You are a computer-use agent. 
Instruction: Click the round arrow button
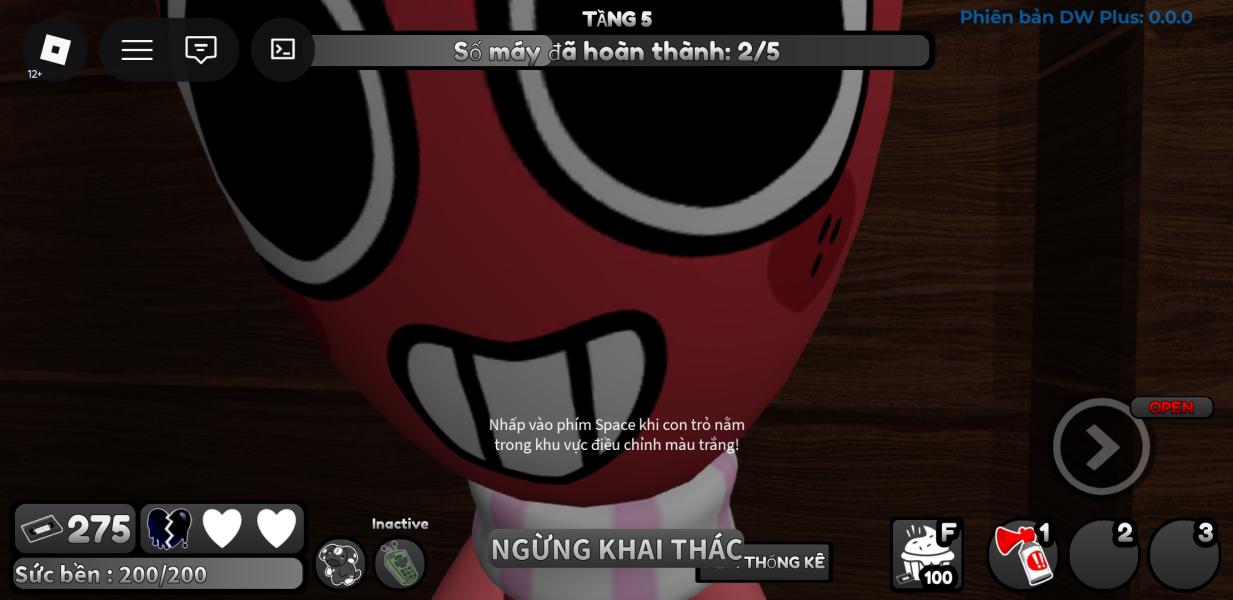1101,447
